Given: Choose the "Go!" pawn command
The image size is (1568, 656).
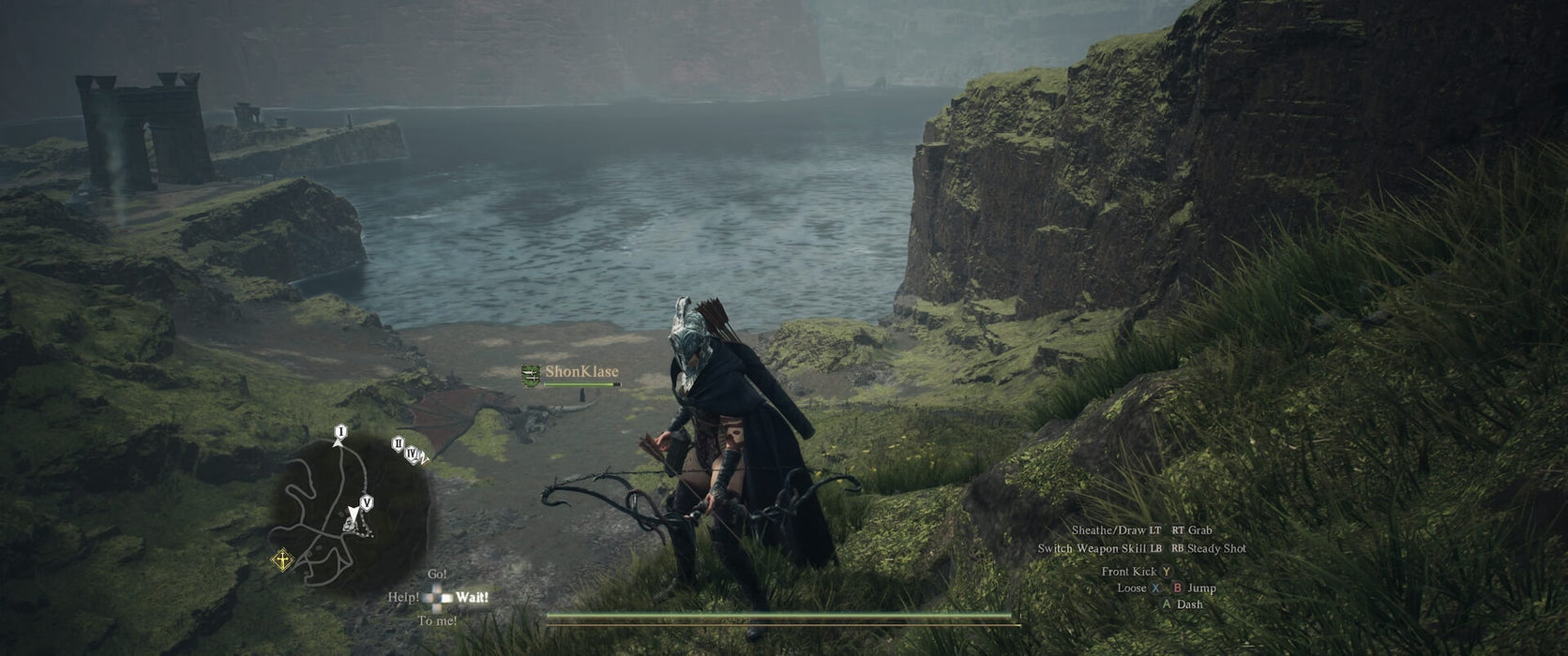Looking at the screenshot, I should tap(437, 574).
